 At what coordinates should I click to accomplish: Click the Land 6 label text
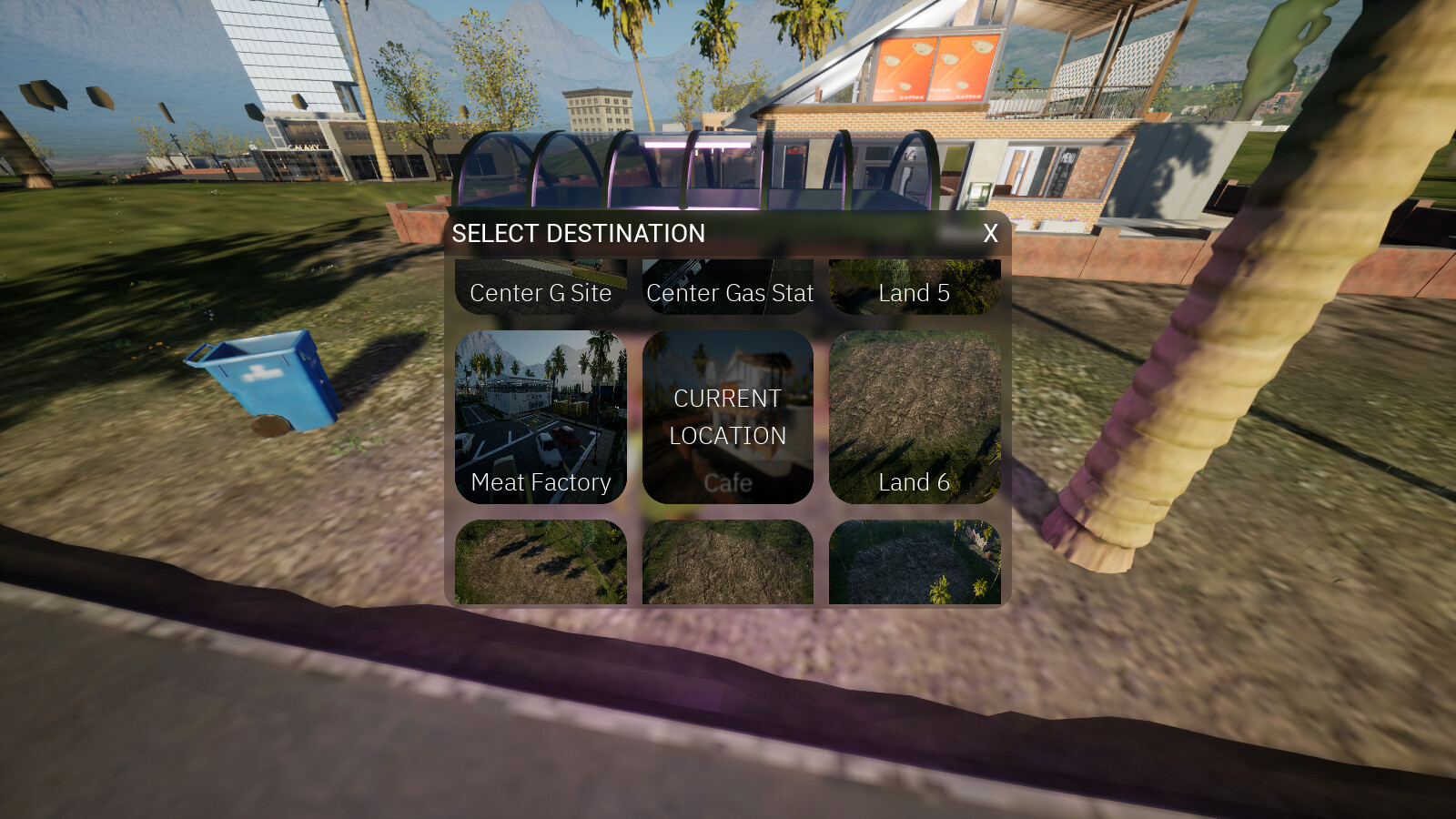tap(915, 482)
